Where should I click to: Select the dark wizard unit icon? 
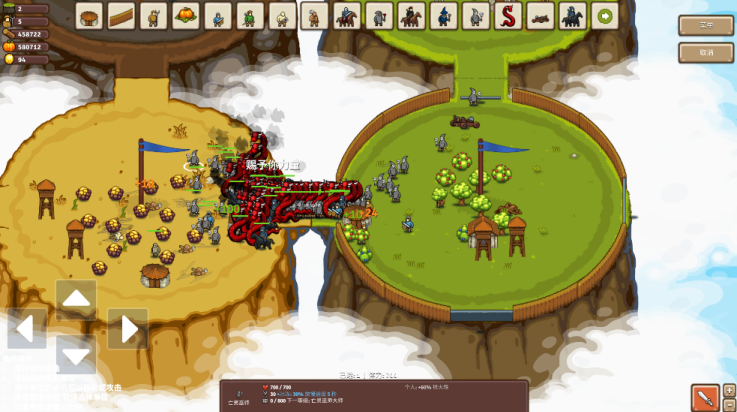tap(443, 16)
